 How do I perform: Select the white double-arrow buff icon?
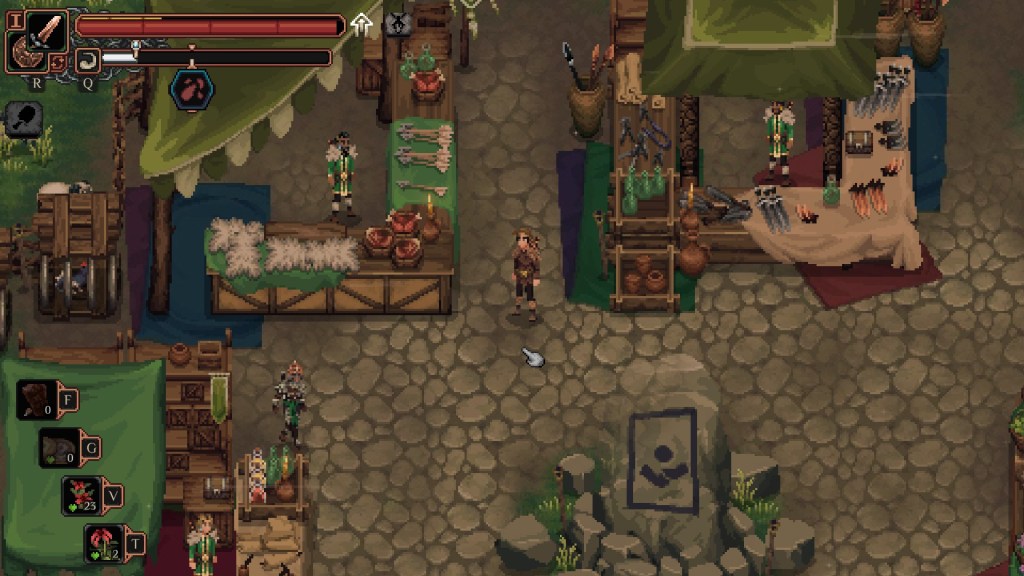[x=361, y=22]
